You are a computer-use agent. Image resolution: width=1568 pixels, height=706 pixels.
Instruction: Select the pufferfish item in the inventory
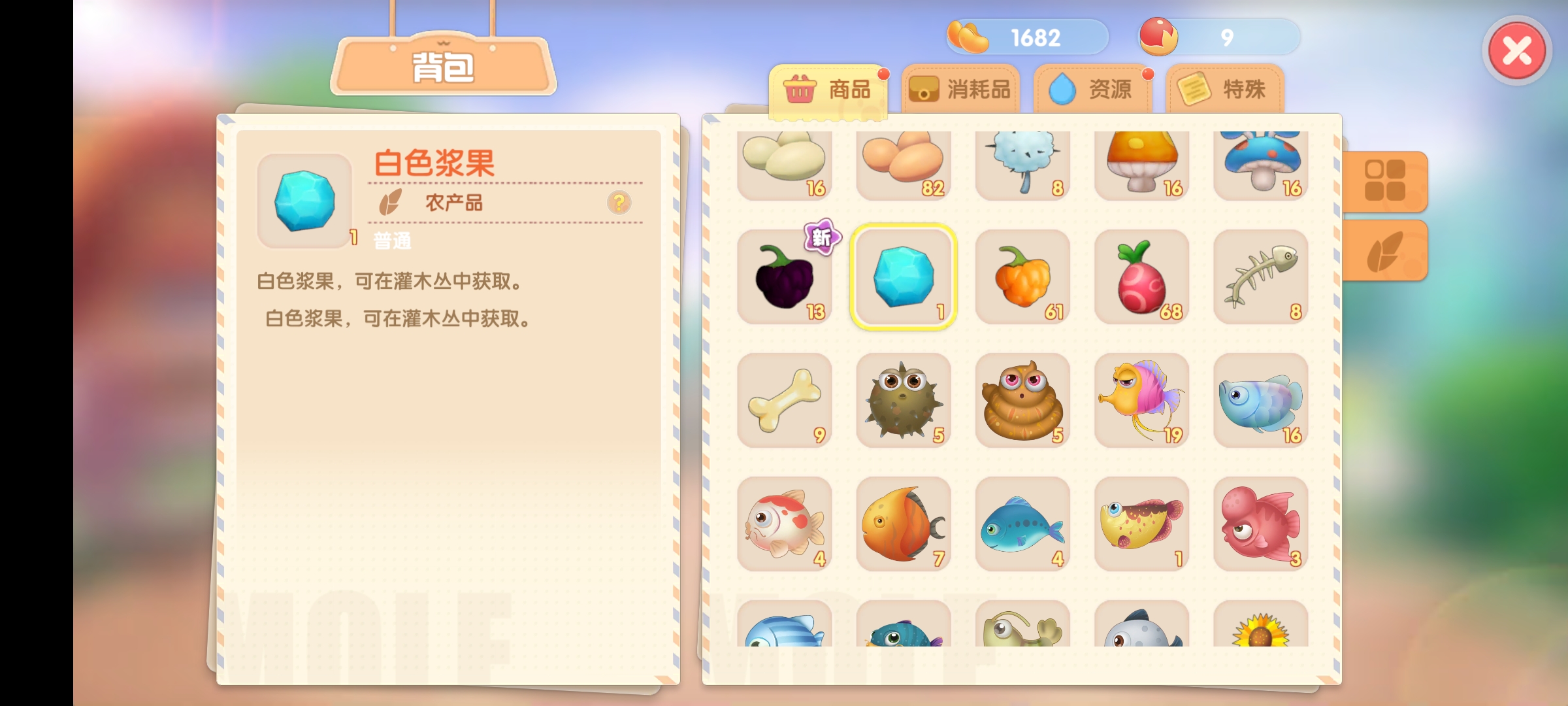point(904,399)
